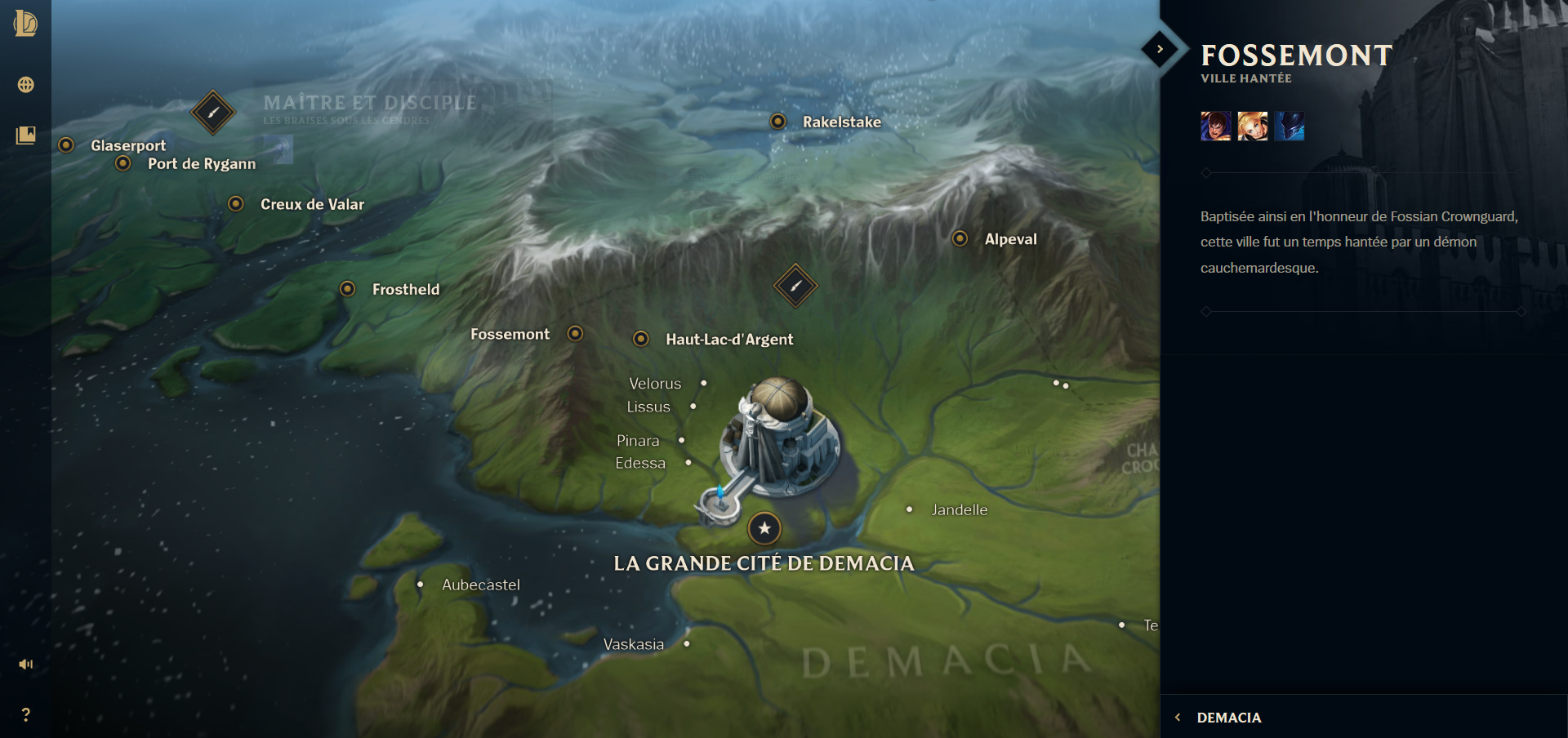The height and width of the screenshot is (738, 1568).
Task: Go back using the Demacia chevron at bottom
Action: 1178,717
